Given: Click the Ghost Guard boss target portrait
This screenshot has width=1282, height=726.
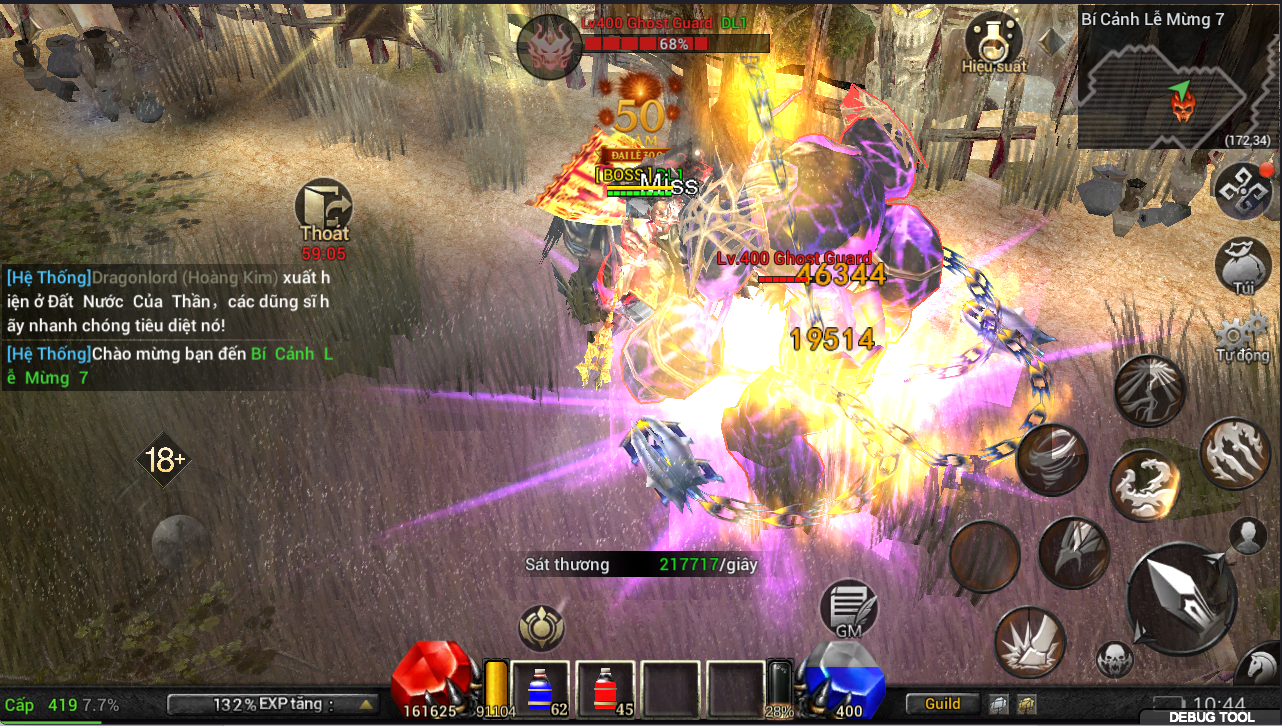Looking at the screenshot, I should 549,46.
